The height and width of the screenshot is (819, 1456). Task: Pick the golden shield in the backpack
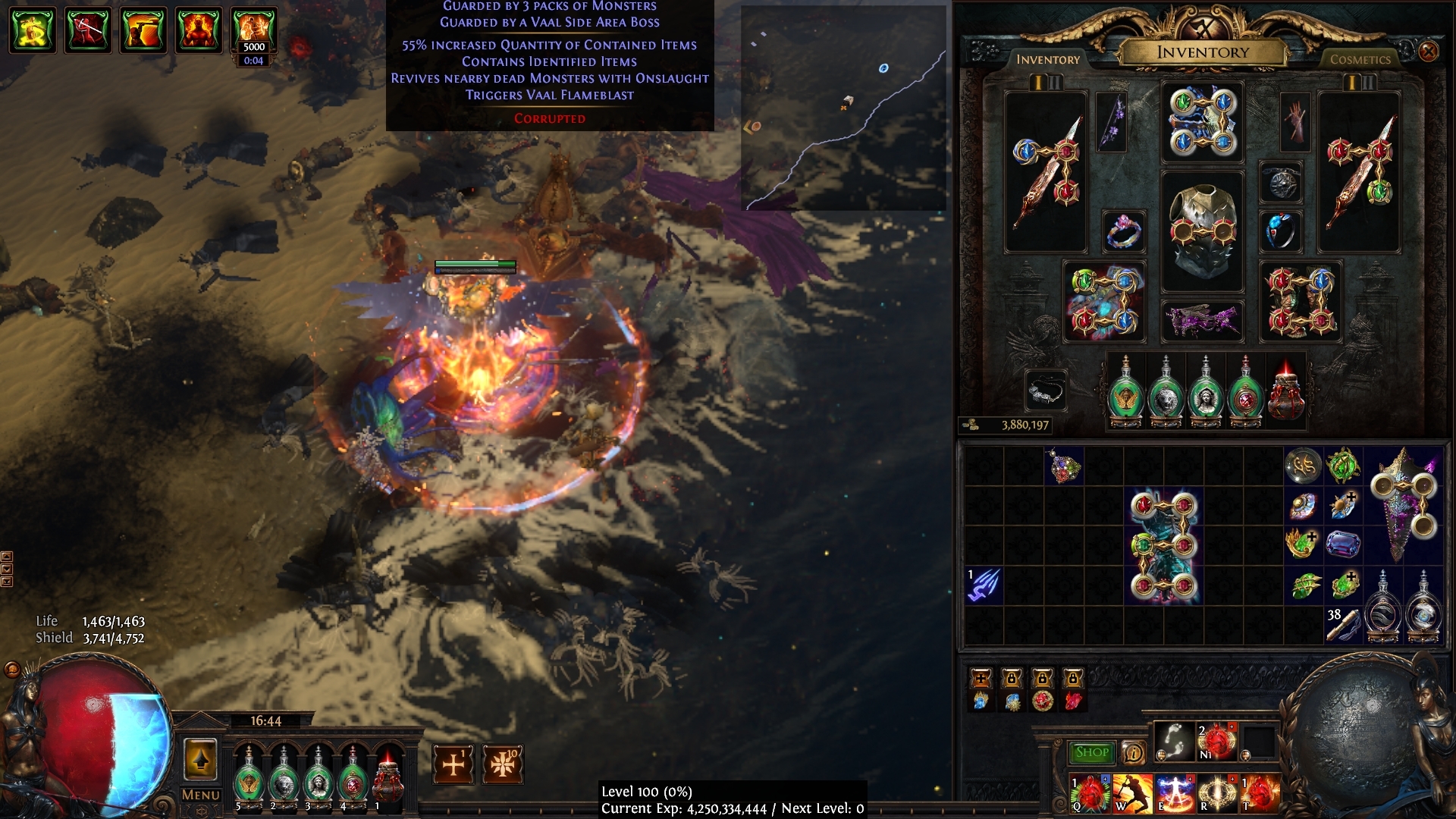coord(1404,504)
